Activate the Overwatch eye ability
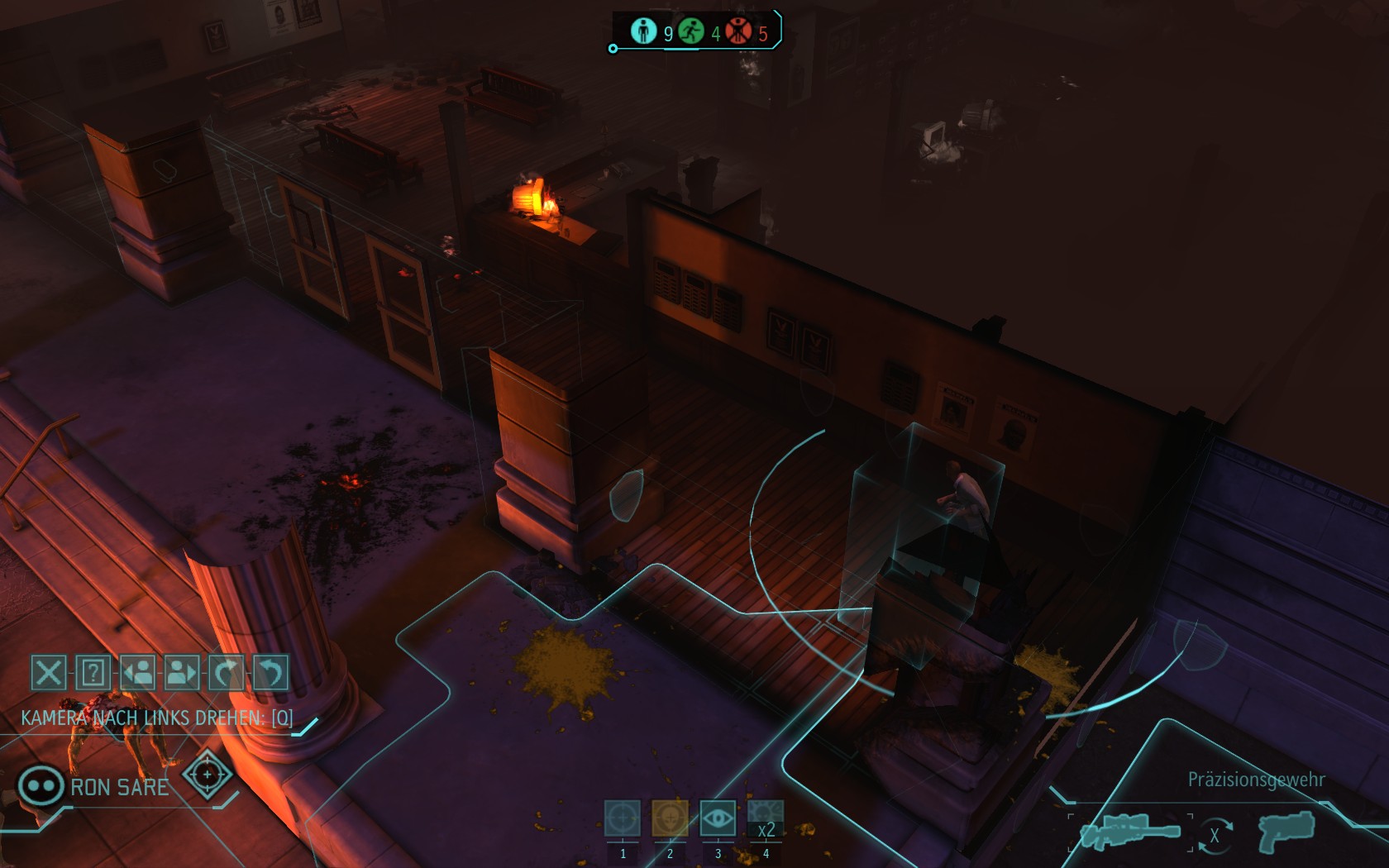 [x=718, y=819]
